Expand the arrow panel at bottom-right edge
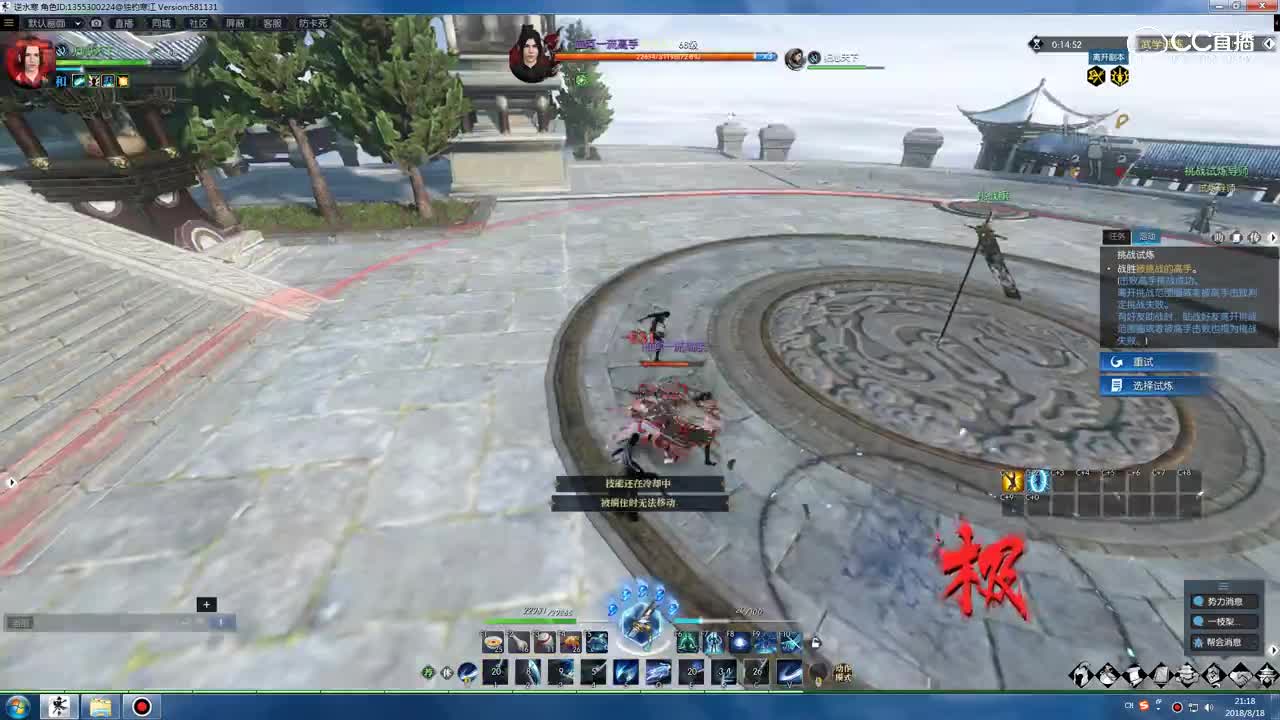 1274,650
